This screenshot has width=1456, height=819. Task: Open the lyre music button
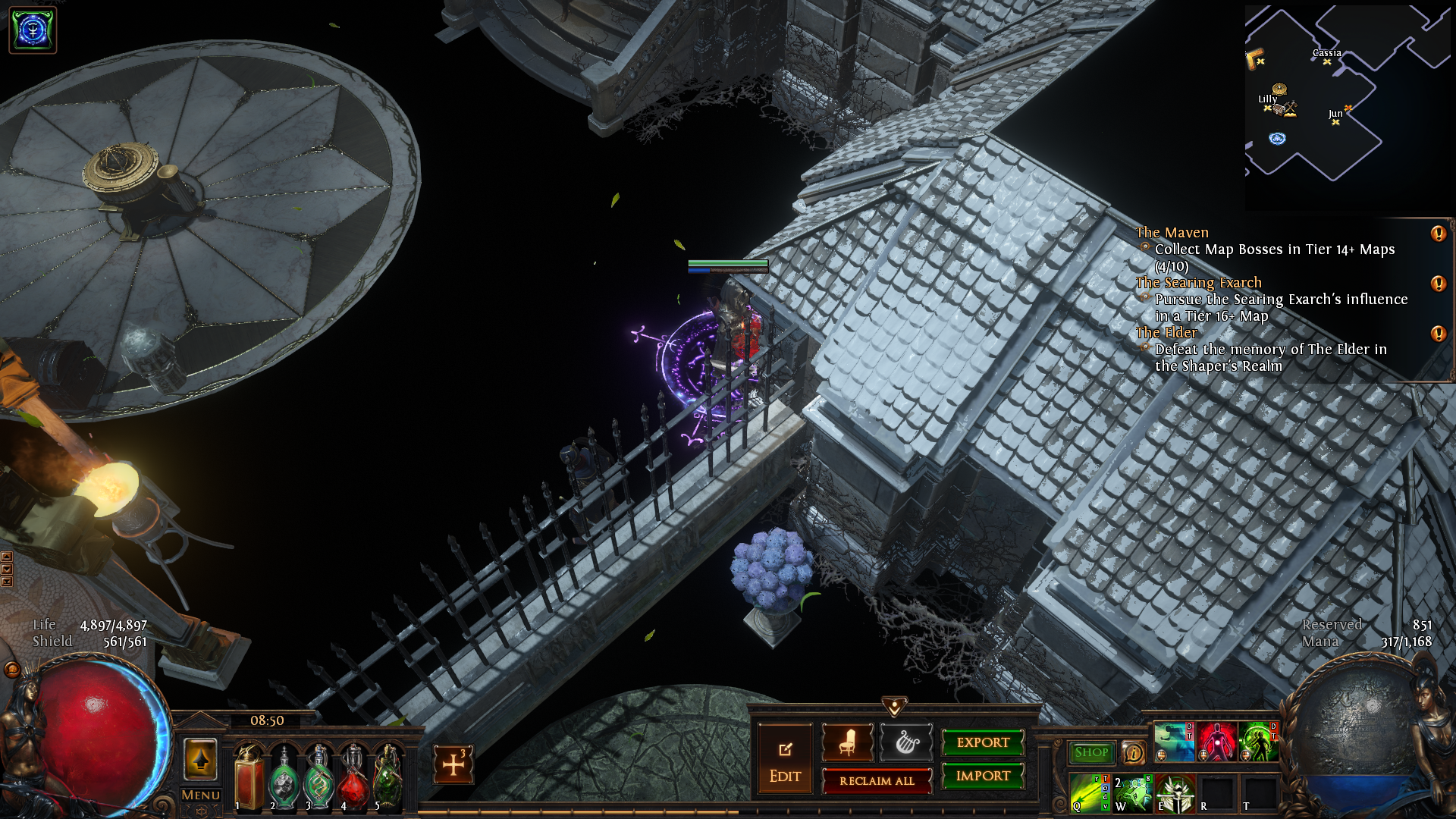pyautogui.click(x=906, y=742)
